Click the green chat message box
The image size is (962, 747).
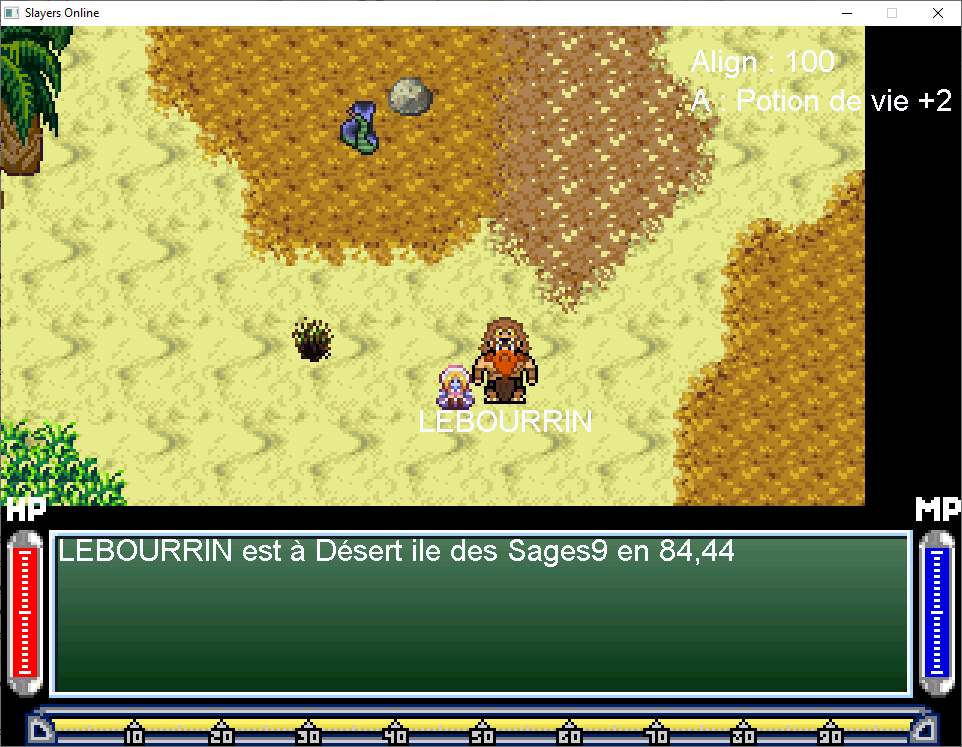point(480,613)
